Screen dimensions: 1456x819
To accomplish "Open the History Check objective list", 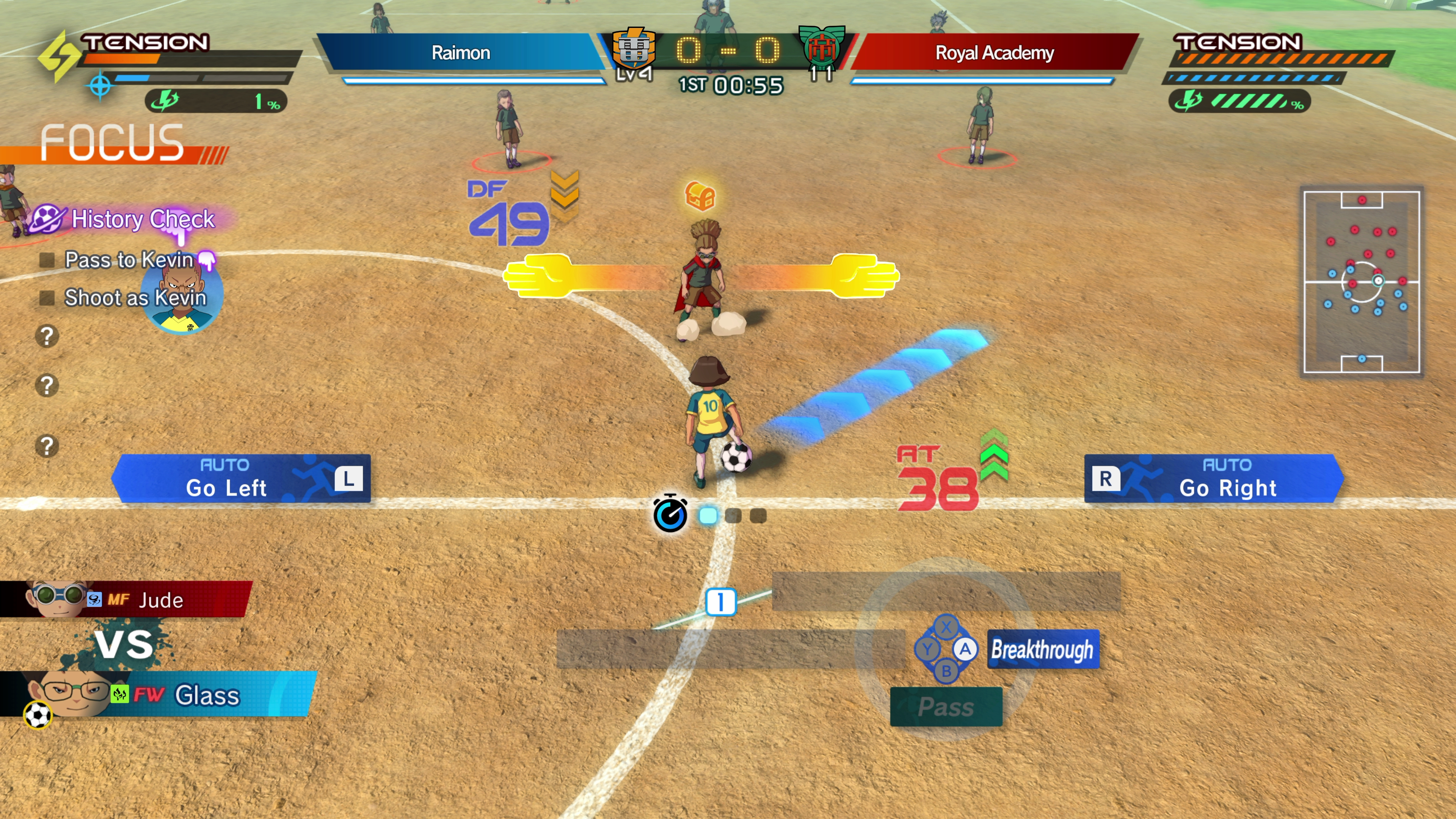I will (142, 219).
